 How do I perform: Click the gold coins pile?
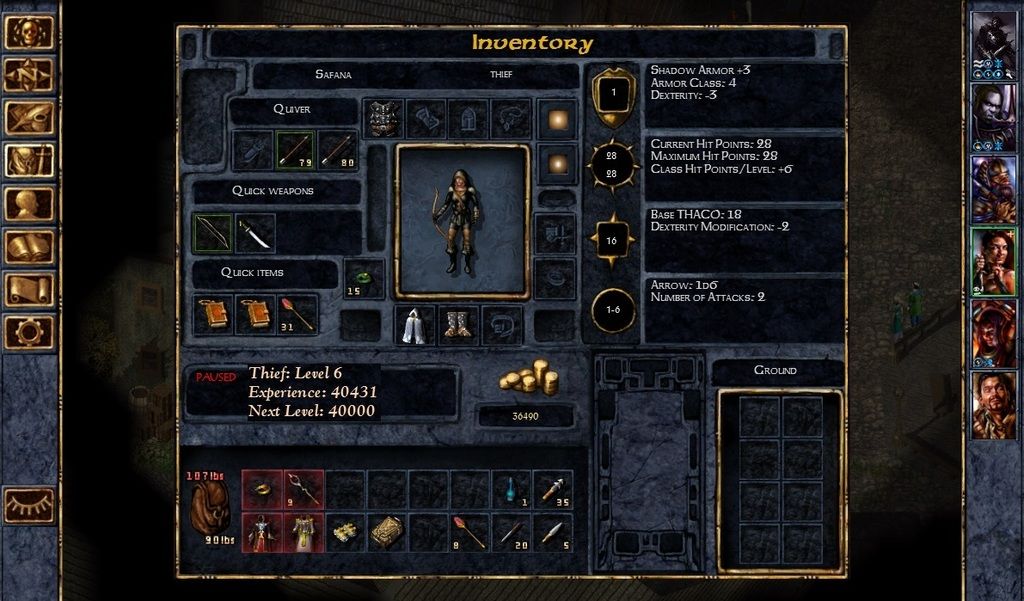(528, 376)
